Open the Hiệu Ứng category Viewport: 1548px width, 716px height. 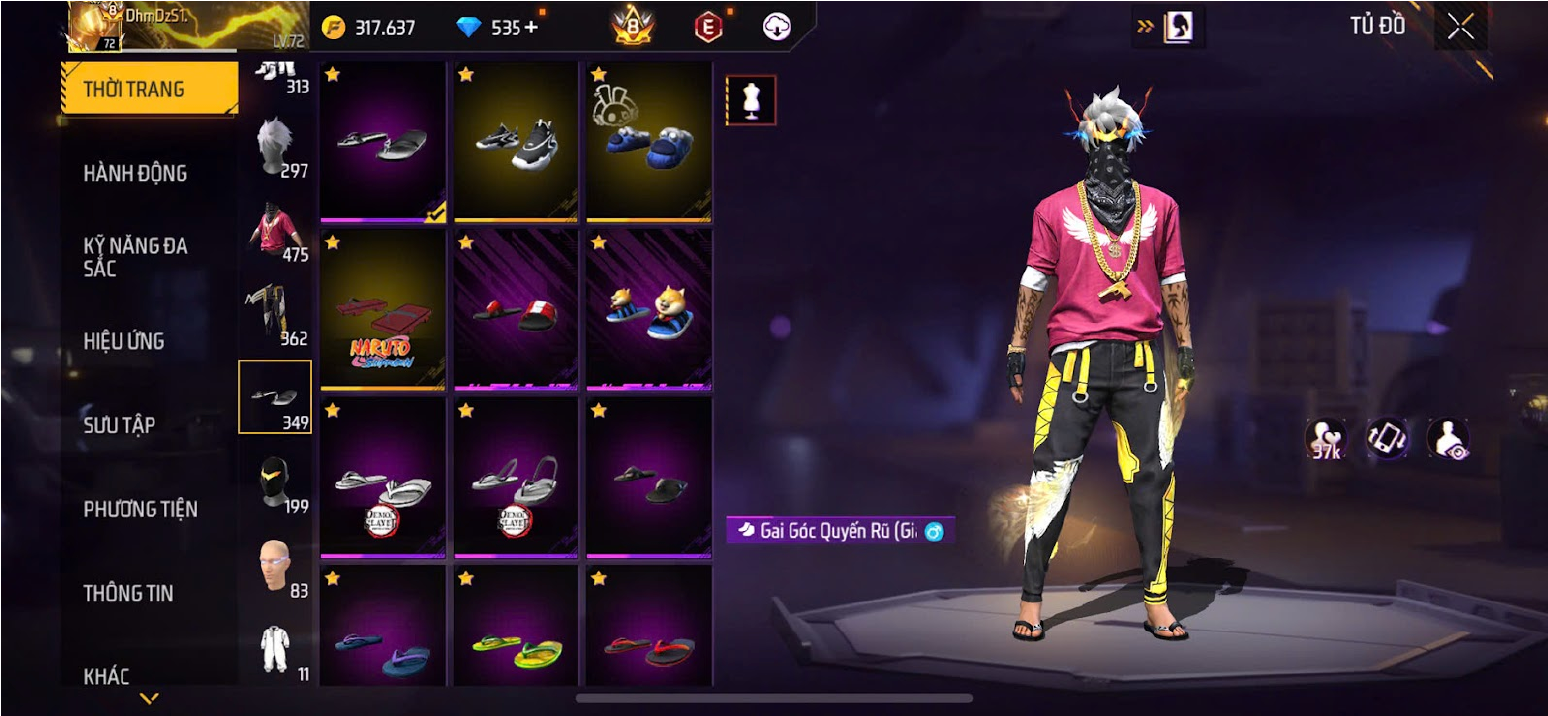(x=124, y=341)
